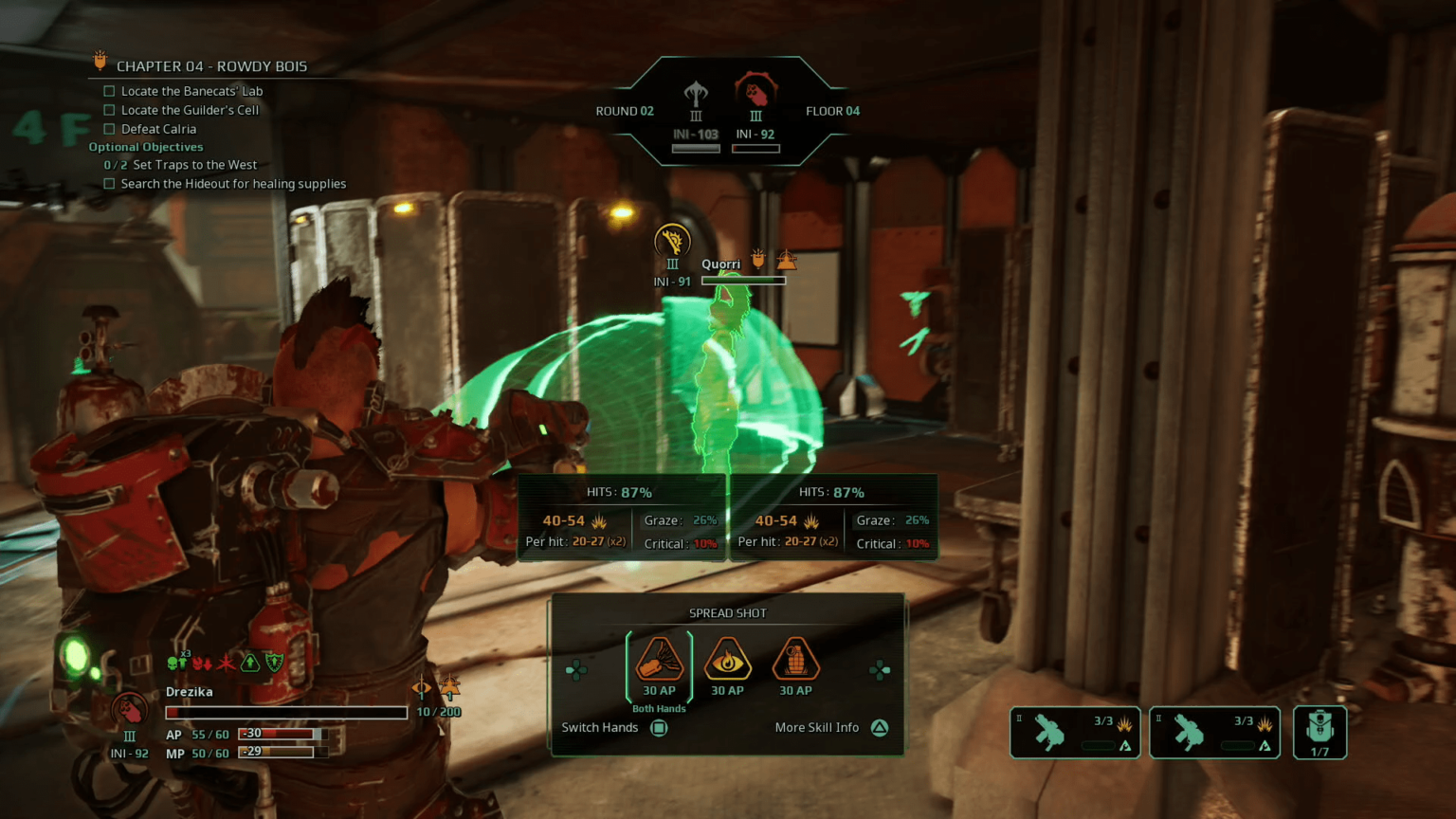Viewport: 1456px width, 819px height.
Task: Check the Locate the Guilder's Cell objective
Action: [x=109, y=109]
